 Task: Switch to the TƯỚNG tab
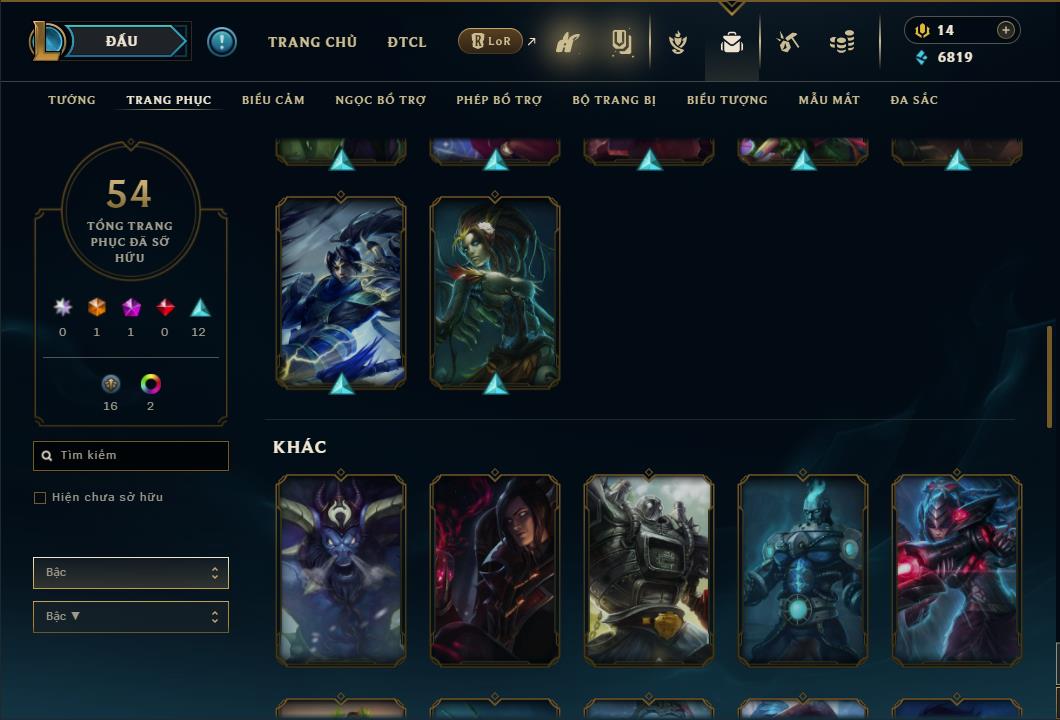click(x=72, y=100)
